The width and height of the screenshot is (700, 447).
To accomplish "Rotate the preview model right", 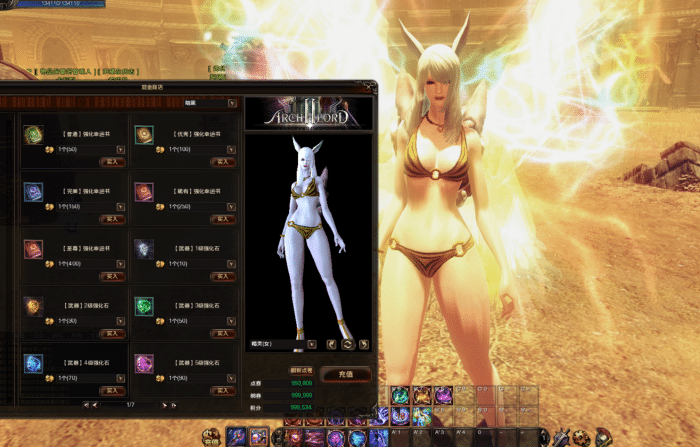I will click(364, 344).
